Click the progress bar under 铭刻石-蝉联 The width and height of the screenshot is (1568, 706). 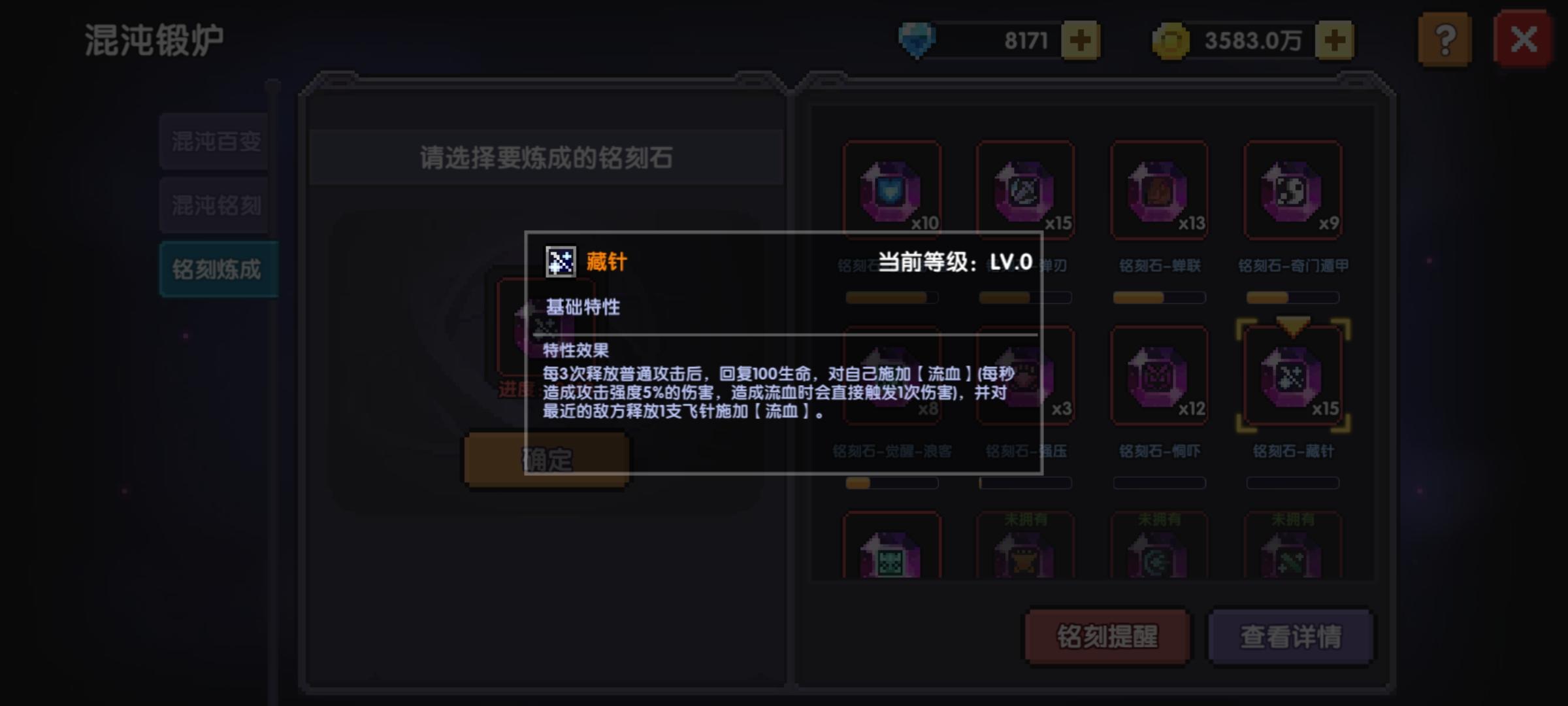click(1160, 297)
